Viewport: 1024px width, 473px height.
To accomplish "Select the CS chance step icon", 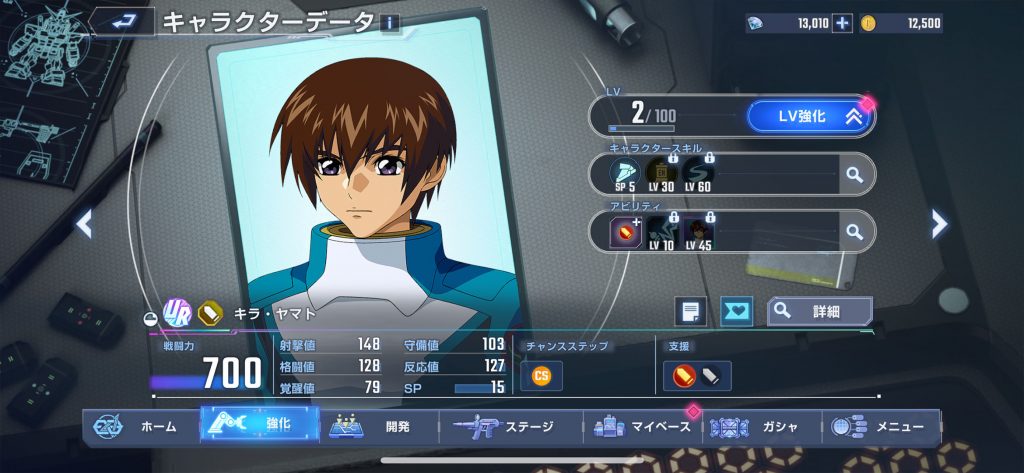I will click(x=541, y=375).
